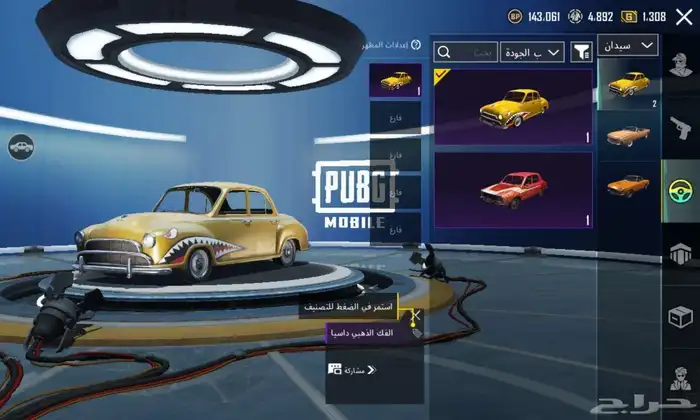Select the red and white sedan skin card
Viewport: 700px width, 420px height.
pyautogui.click(x=513, y=190)
